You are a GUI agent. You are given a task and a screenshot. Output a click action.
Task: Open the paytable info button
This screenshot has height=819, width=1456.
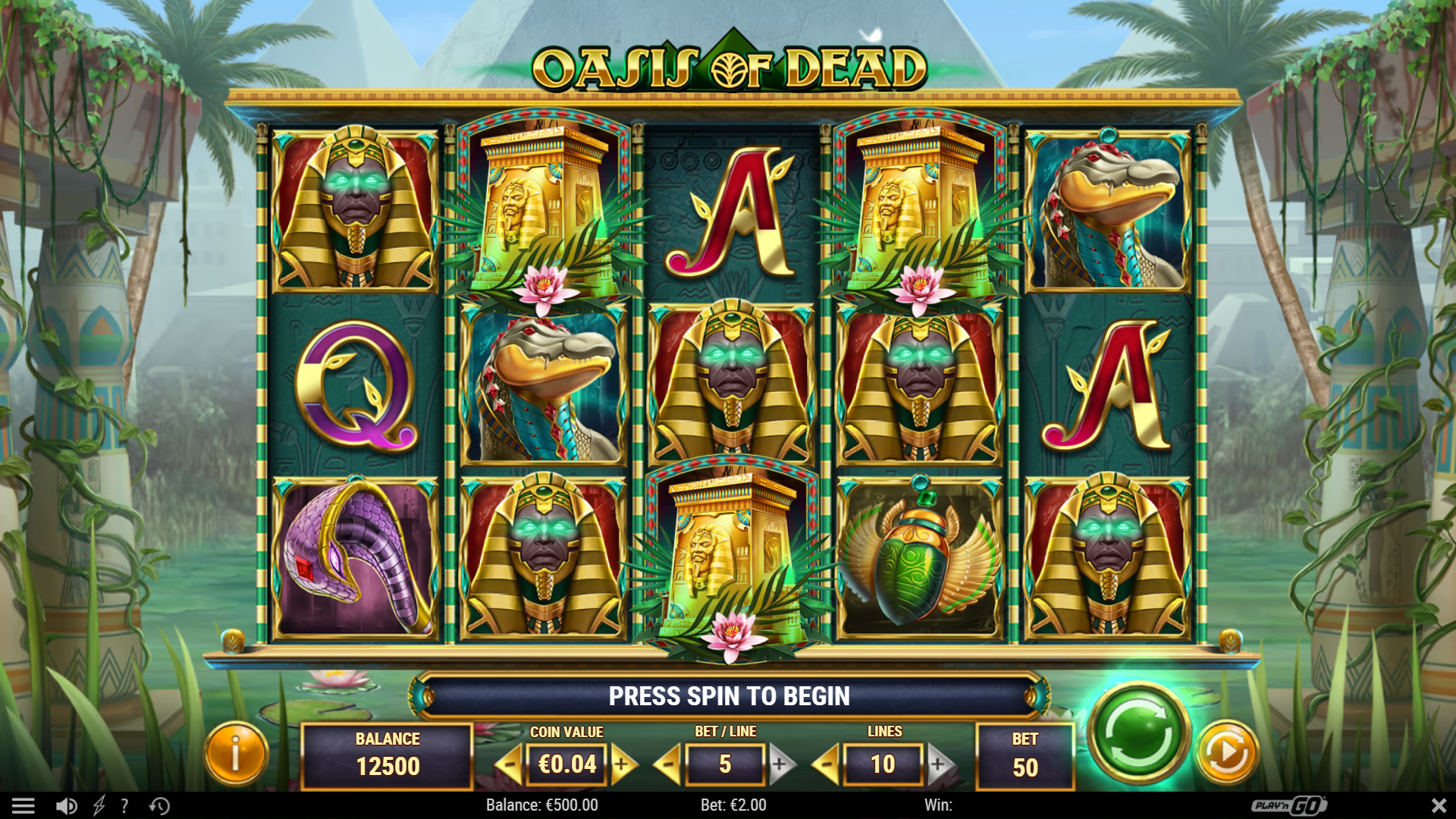point(236,754)
